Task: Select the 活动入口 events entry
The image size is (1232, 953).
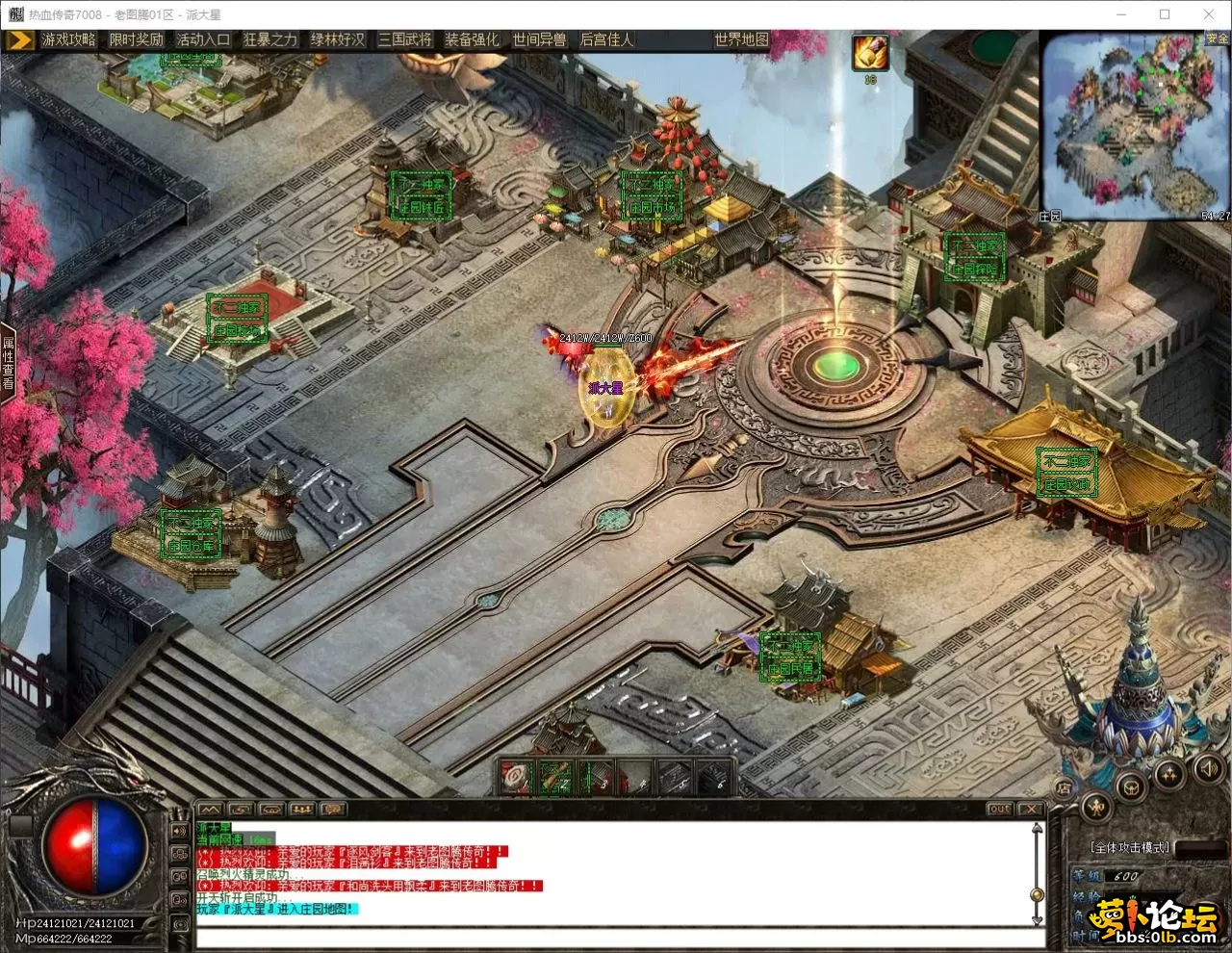Action: (x=203, y=39)
